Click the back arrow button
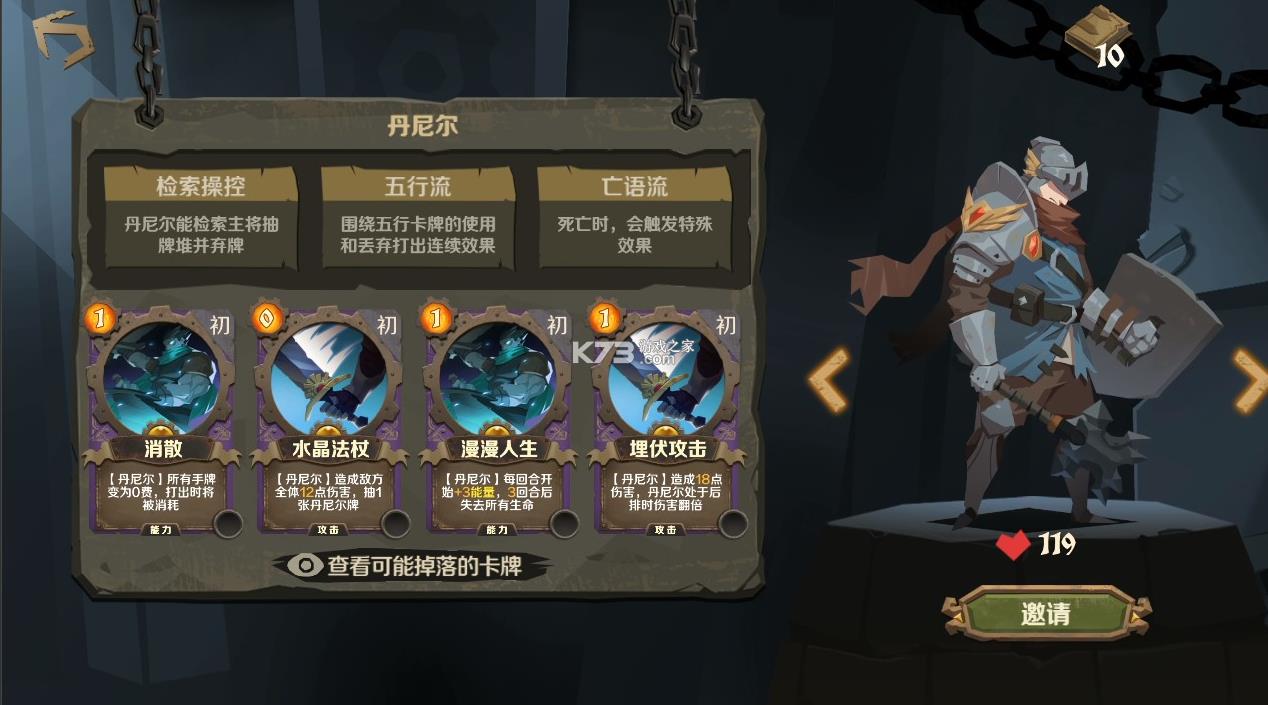This screenshot has width=1268, height=705. [x=62, y=39]
